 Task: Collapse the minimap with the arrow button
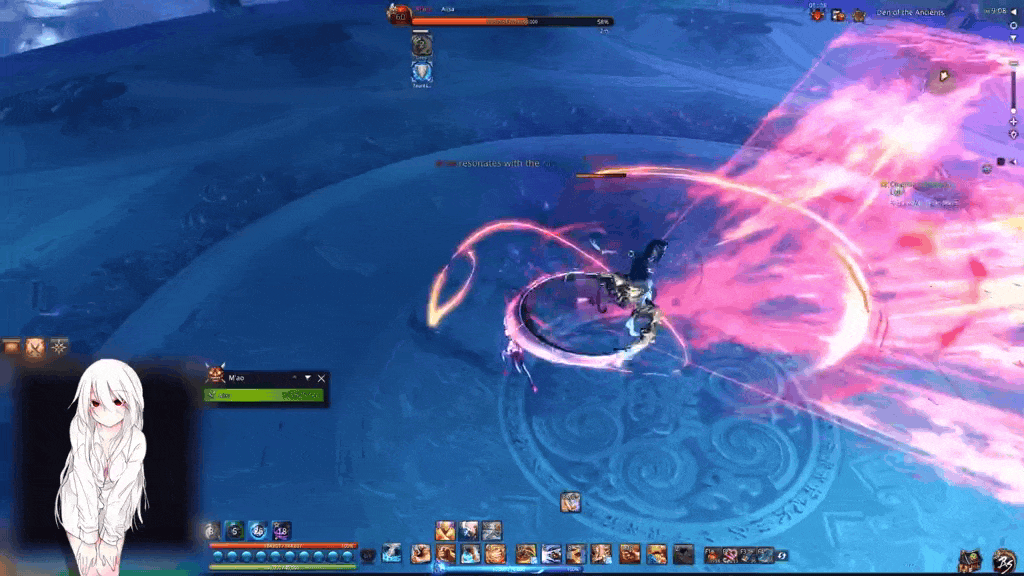[x=1013, y=9]
